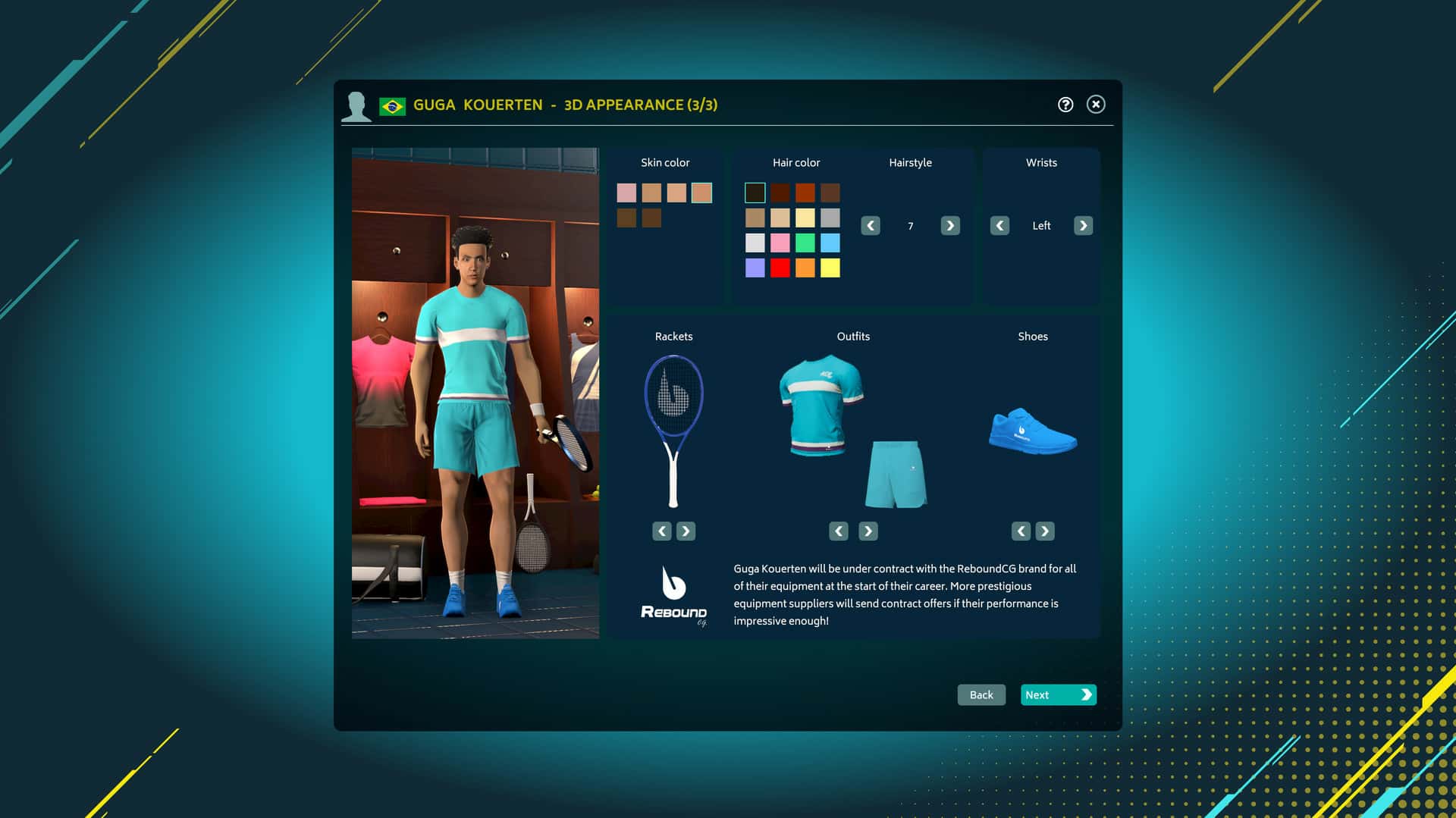The width and height of the screenshot is (1456, 818).
Task: Pick the red hair color swatch
Action: [780, 268]
